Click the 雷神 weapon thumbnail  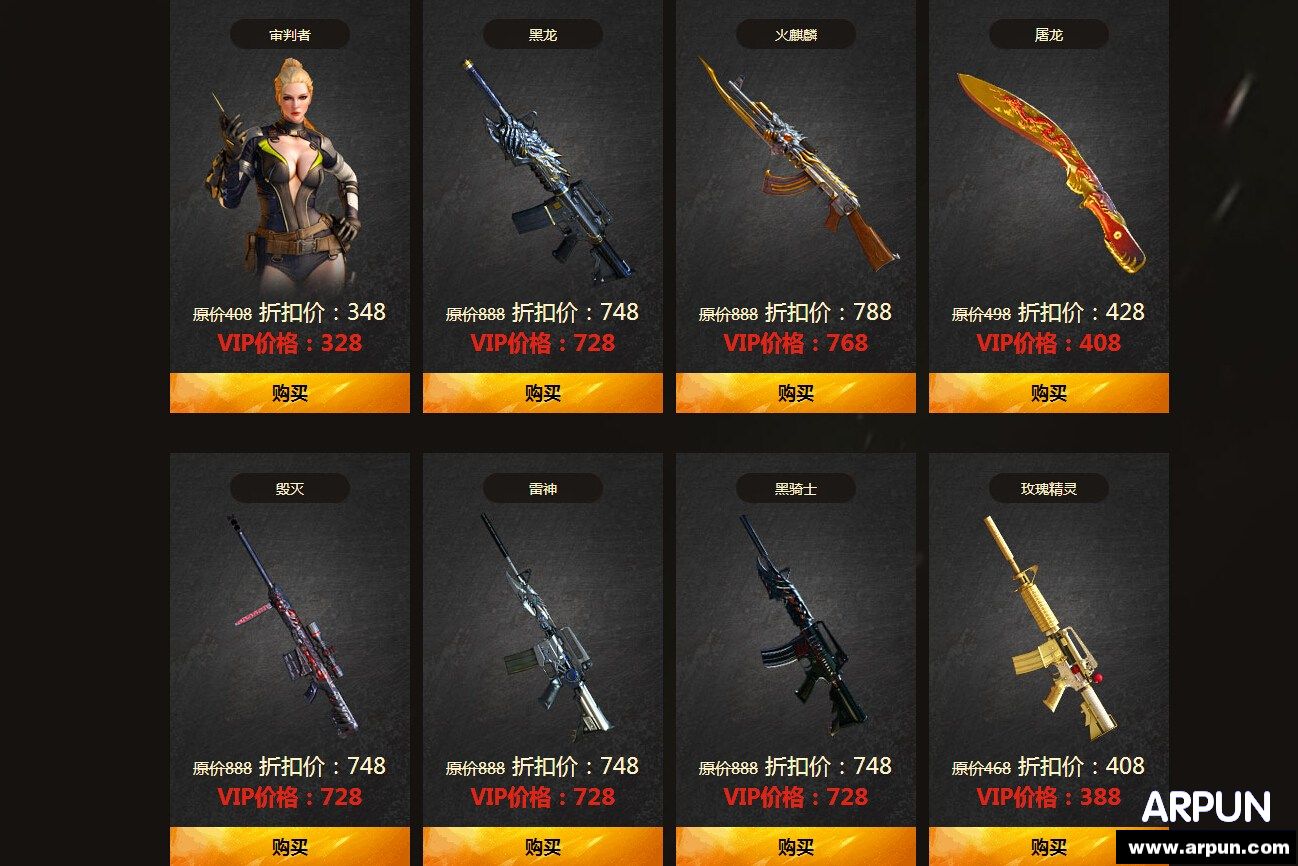point(543,625)
